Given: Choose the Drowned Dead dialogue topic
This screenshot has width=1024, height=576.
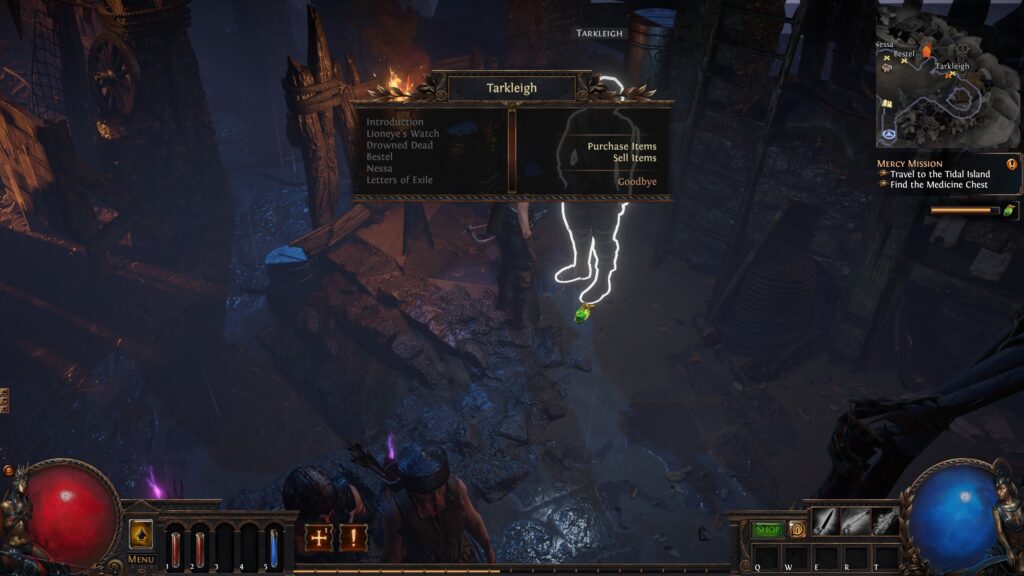Looking at the screenshot, I should click(399, 145).
